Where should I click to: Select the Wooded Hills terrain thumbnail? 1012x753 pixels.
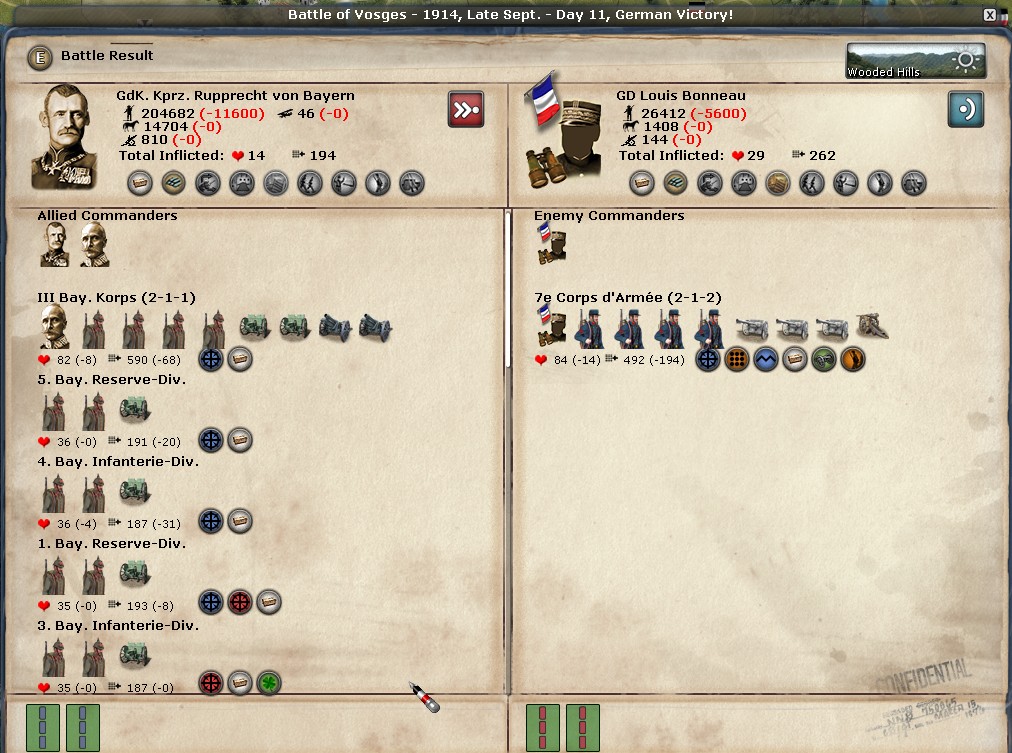[x=915, y=60]
